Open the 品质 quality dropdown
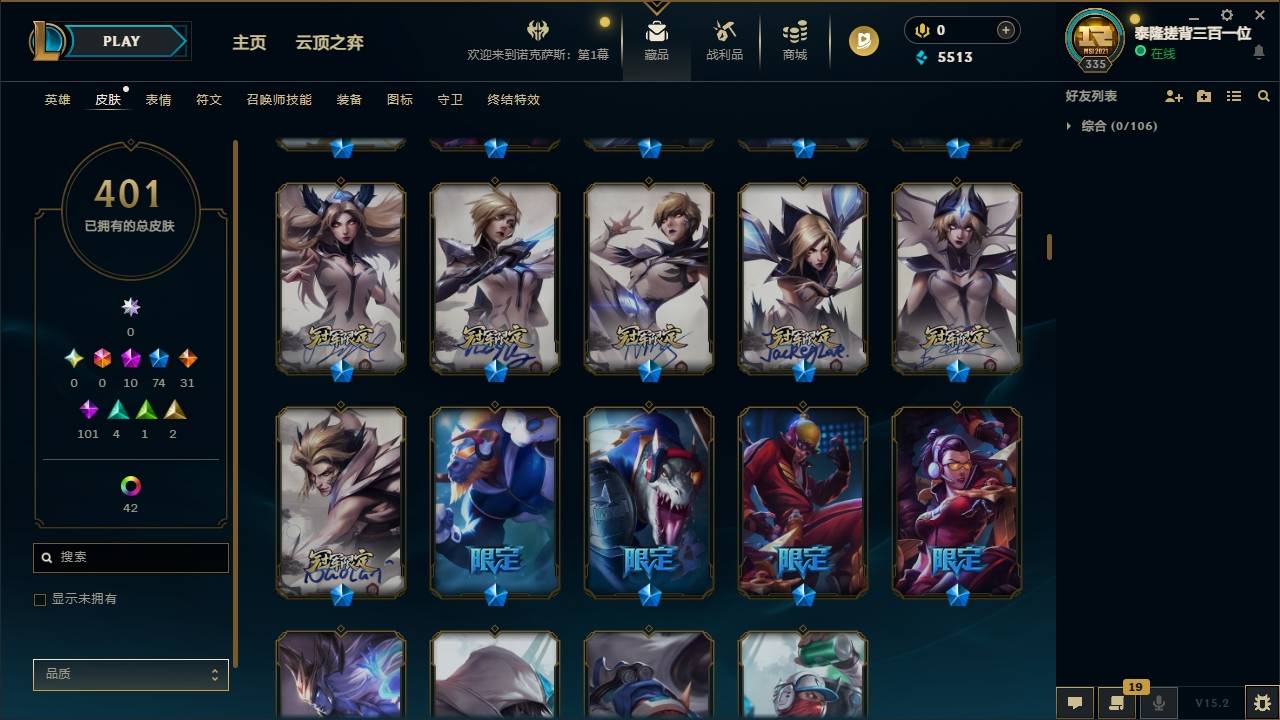The height and width of the screenshot is (720, 1280). coord(130,674)
